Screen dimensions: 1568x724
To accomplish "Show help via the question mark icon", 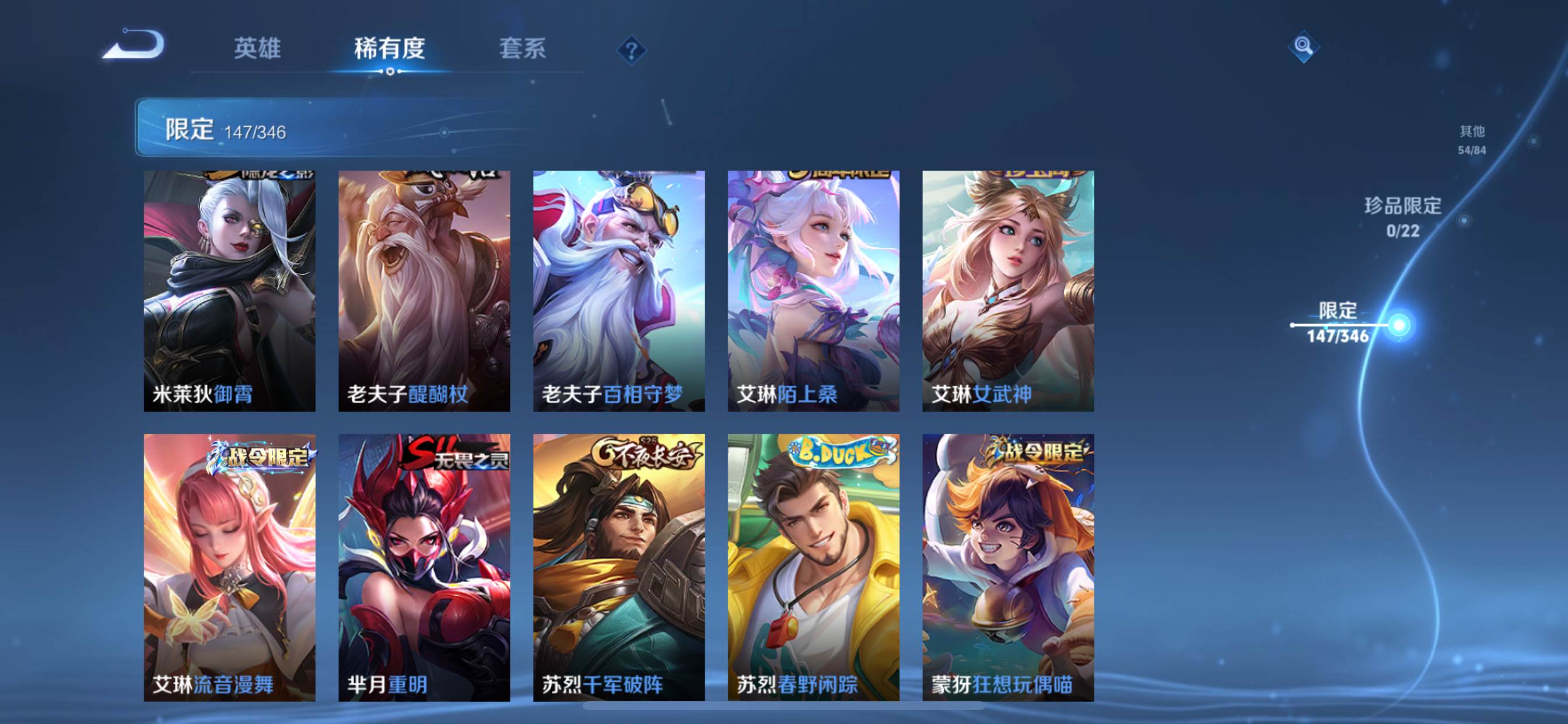I will [x=631, y=50].
